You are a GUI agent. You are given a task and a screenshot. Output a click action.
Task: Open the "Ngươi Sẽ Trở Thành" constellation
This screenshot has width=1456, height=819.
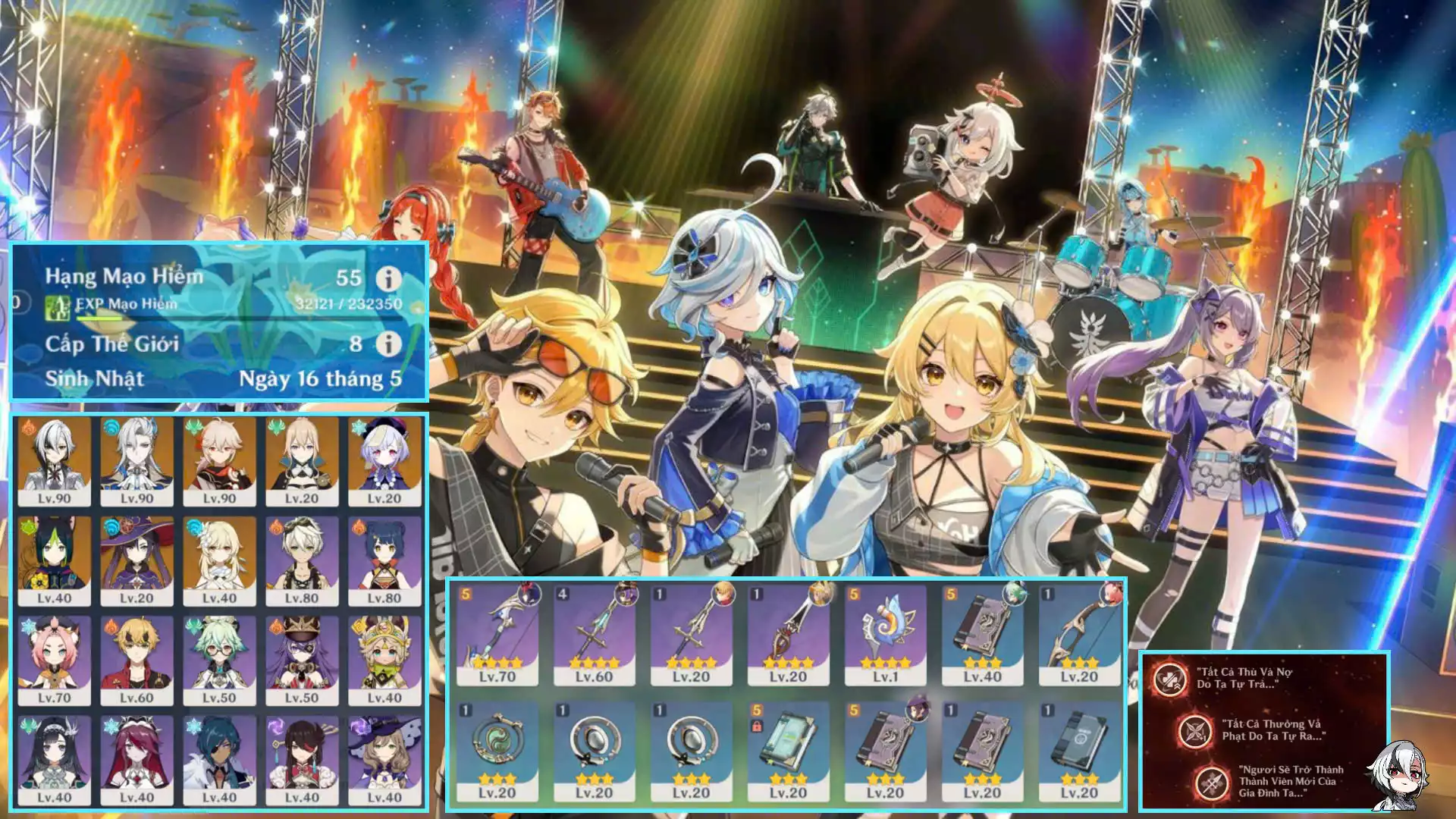(1212, 782)
